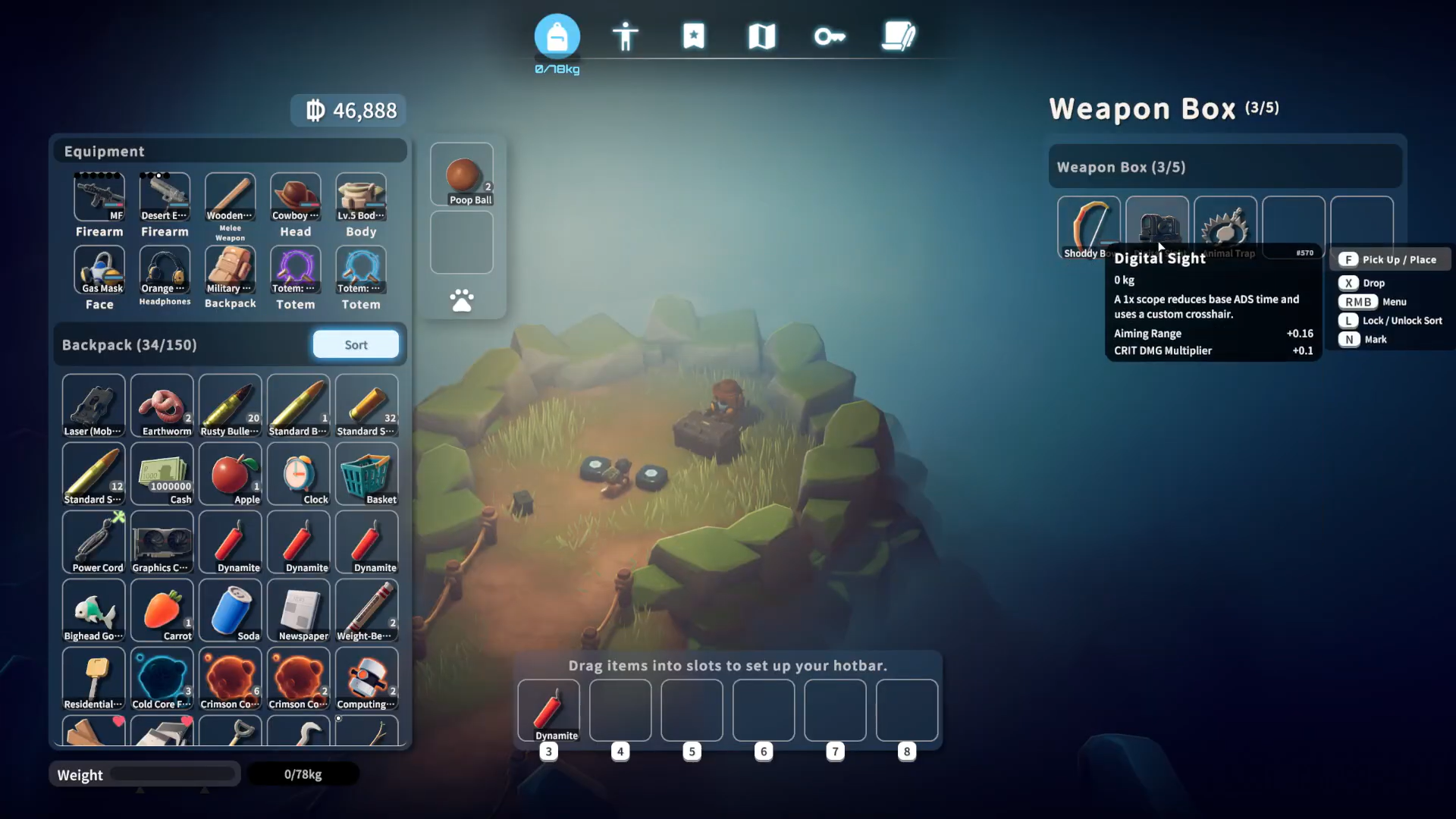Select the Apple item
Screen dimensions: 1456x819
tap(231, 474)
